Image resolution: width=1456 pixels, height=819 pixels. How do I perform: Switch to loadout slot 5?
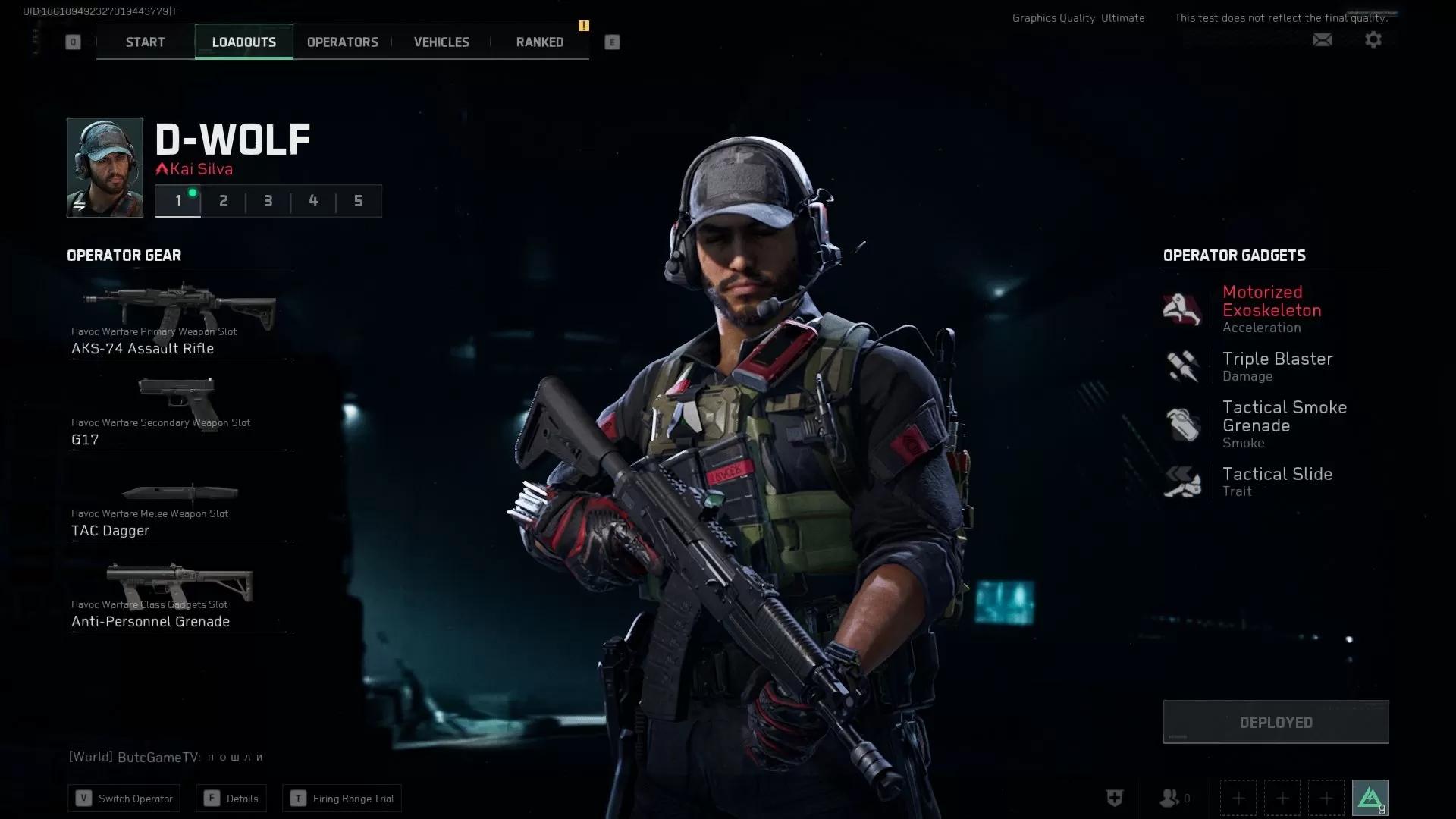pyautogui.click(x=358, y=201)
